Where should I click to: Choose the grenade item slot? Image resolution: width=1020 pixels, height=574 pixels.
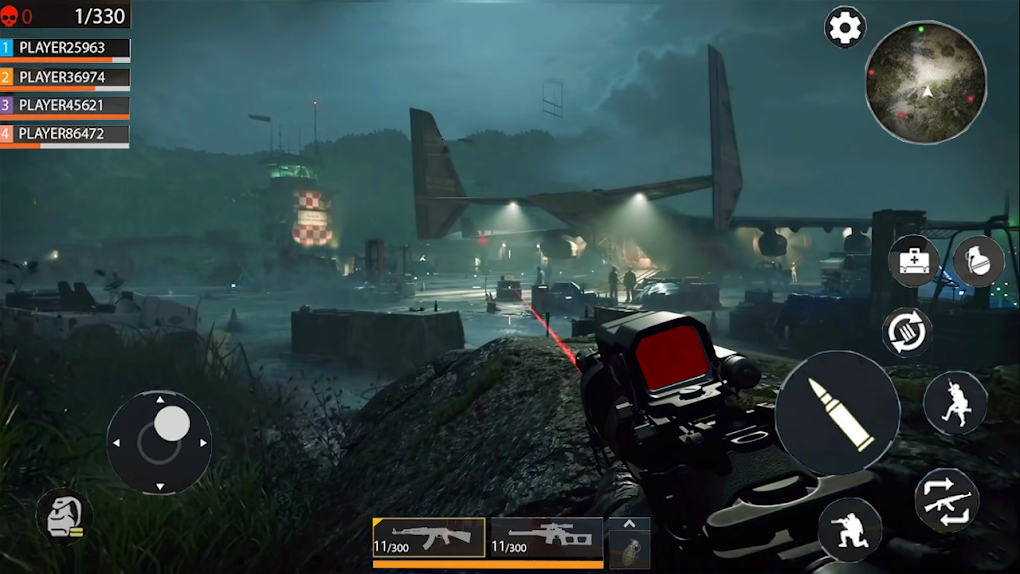pyautogui.click(x=629, y=550)
